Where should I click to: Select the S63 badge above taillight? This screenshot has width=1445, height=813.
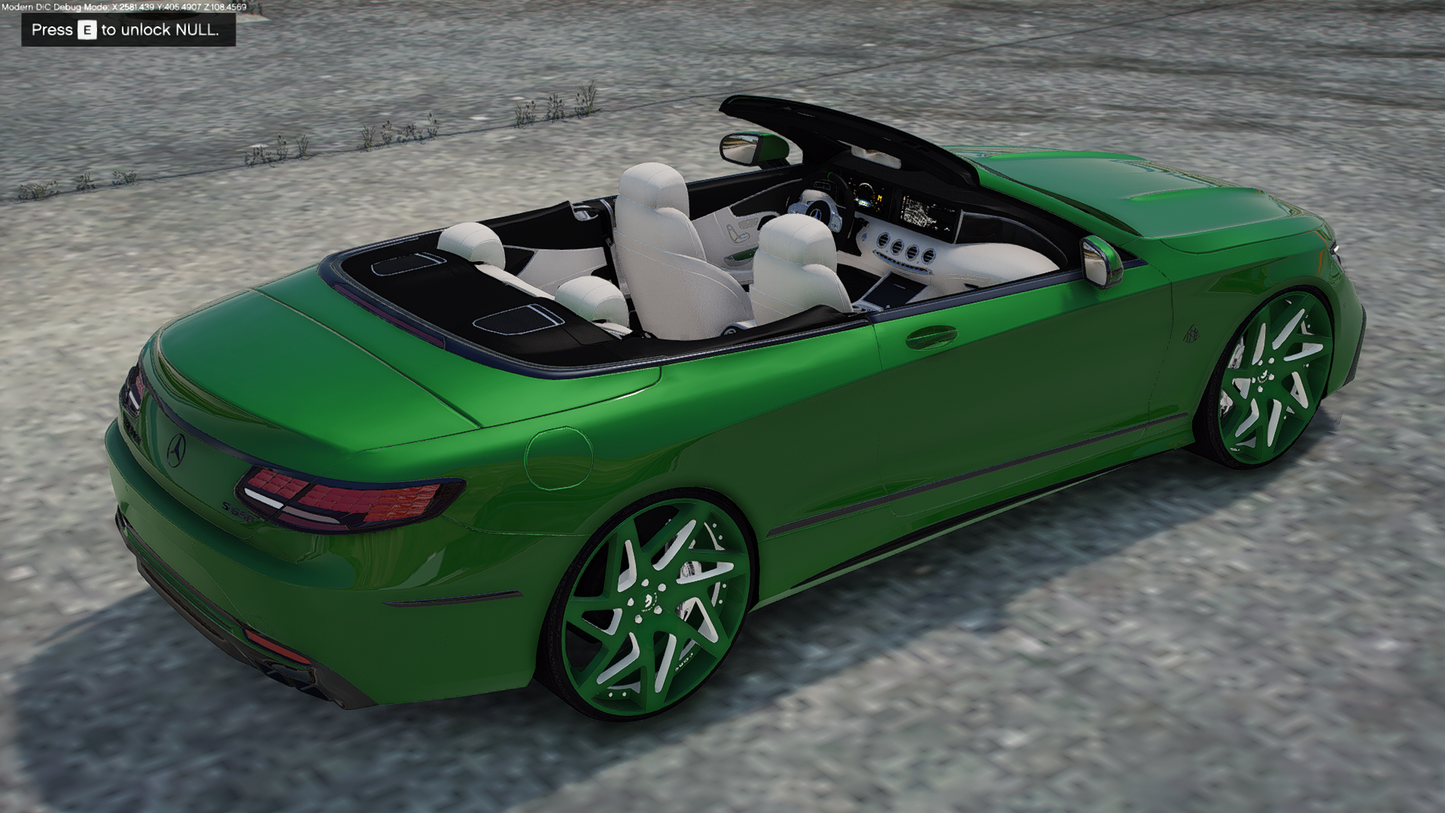point(238,512)
